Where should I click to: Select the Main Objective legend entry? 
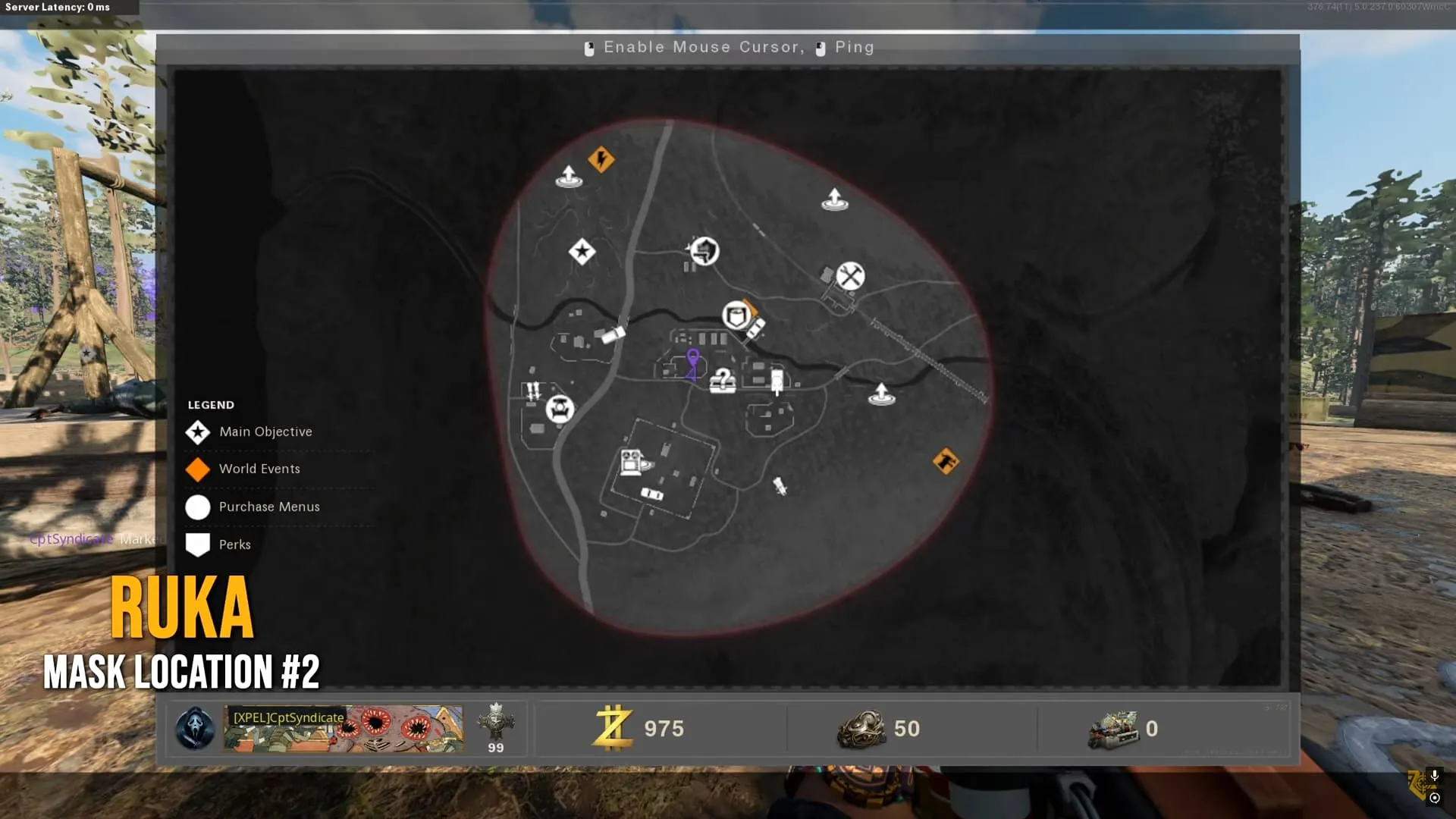(x=265, y=431)
